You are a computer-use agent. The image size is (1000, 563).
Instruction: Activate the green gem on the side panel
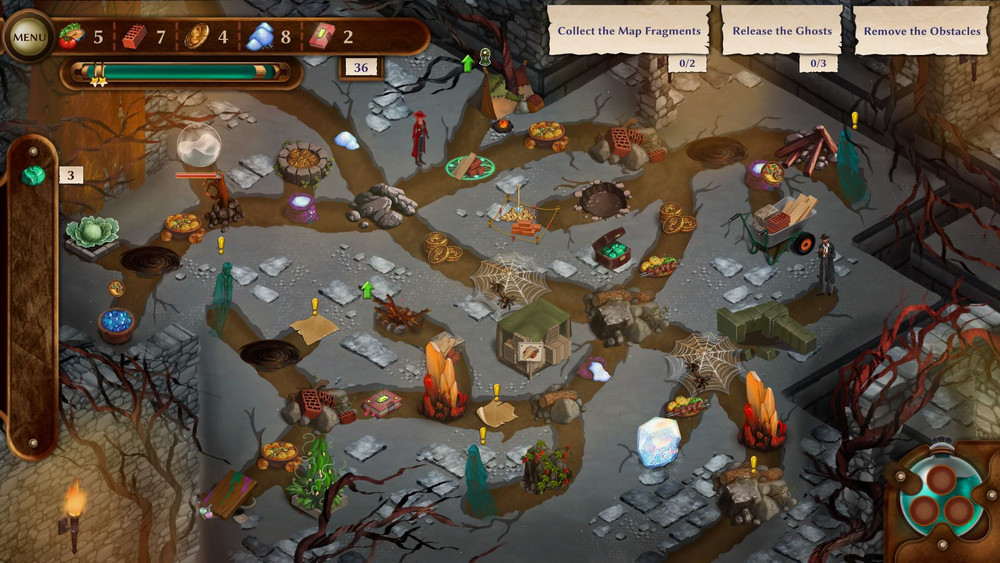[34, 176]
